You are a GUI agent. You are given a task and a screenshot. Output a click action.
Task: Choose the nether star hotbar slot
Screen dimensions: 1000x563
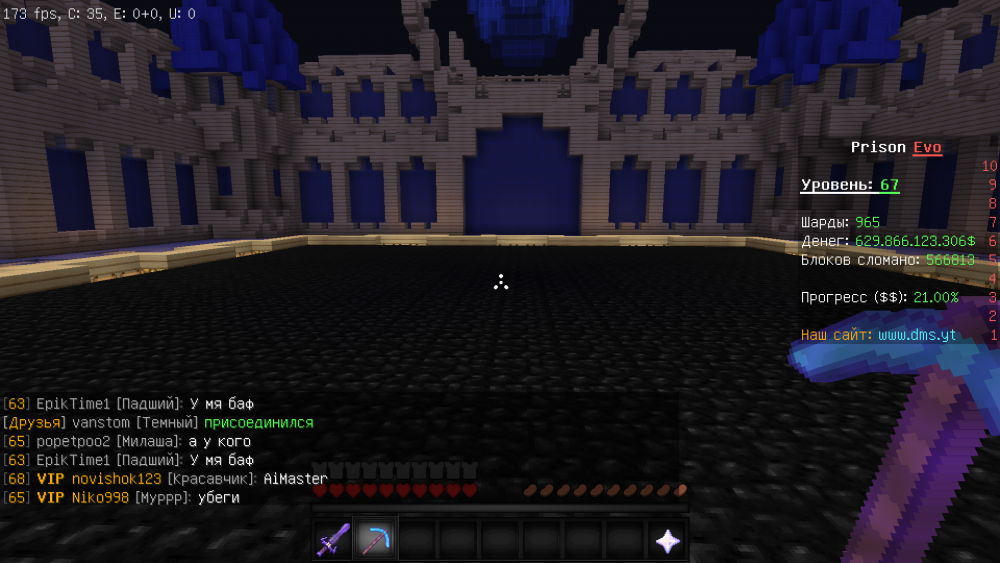667,541
